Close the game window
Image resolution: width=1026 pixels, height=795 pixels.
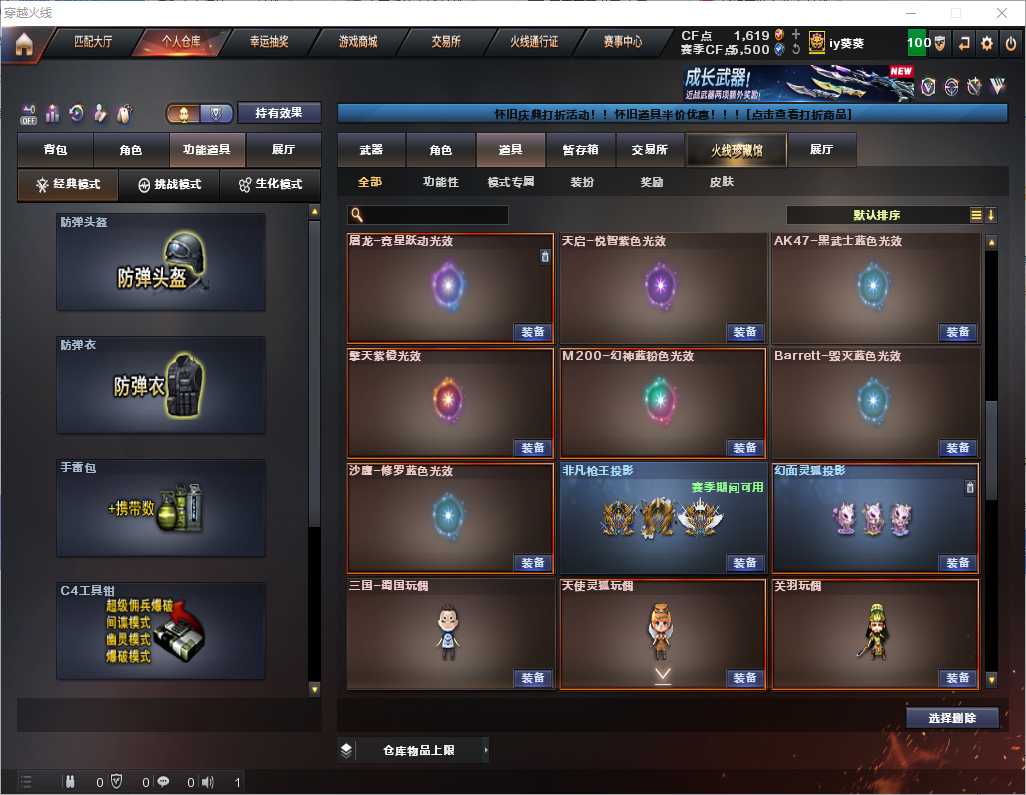[1001, 13]
